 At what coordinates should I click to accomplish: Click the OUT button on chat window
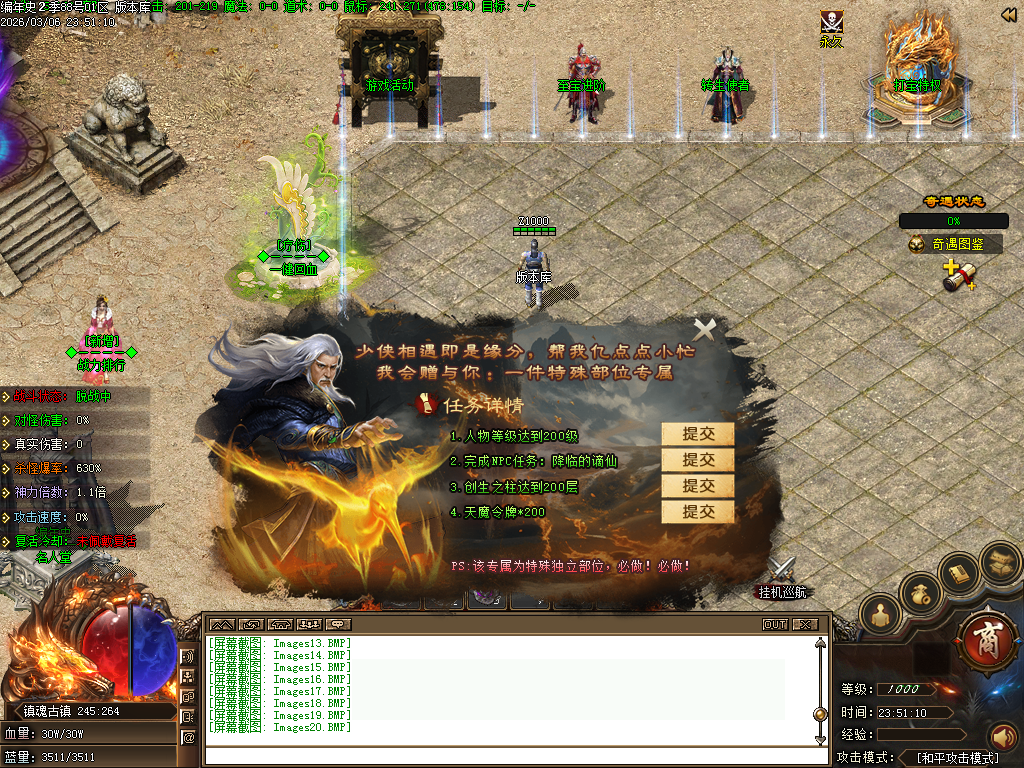point(775,624)
